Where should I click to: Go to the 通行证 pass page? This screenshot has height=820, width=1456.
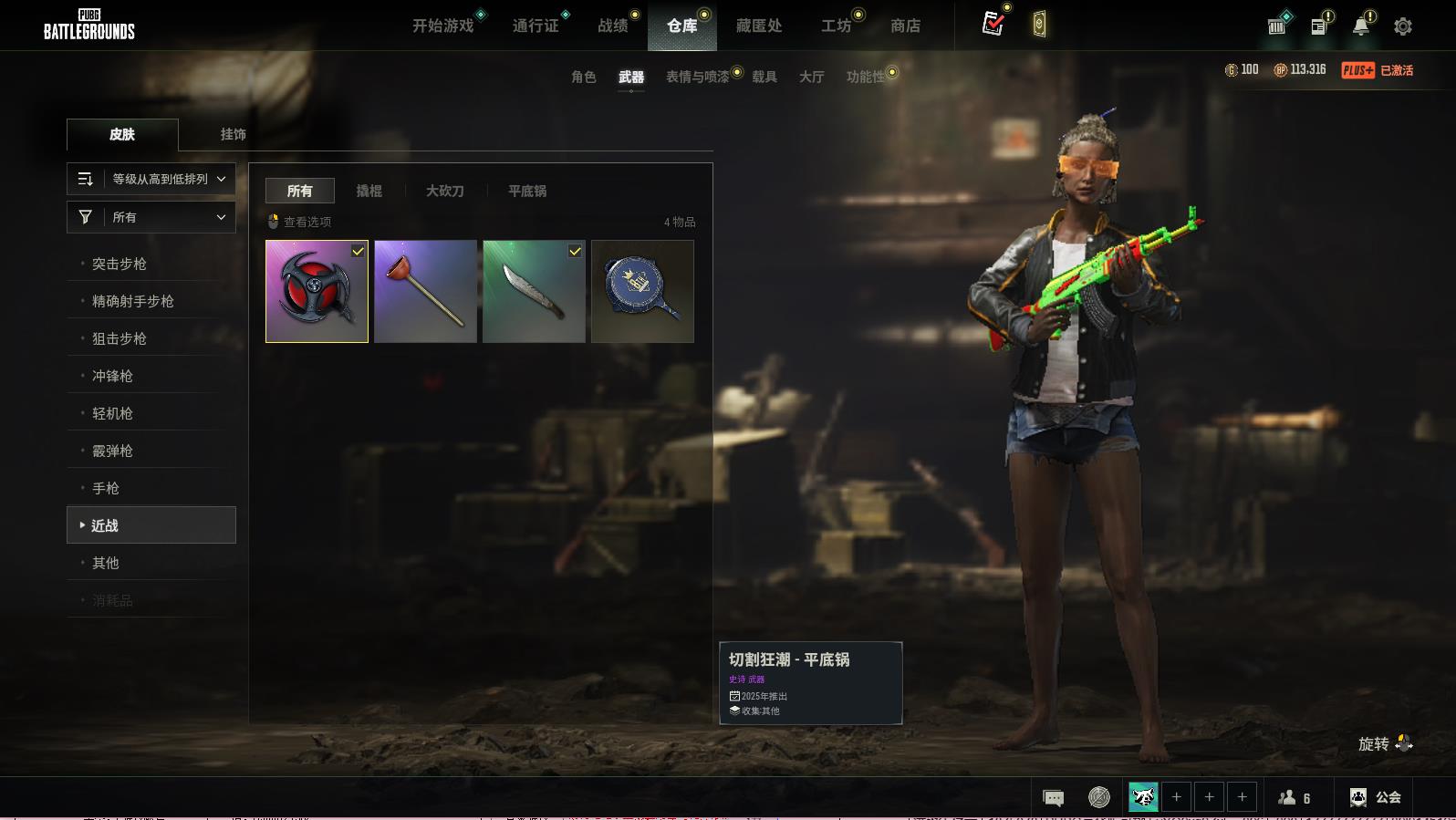point(536,26)
